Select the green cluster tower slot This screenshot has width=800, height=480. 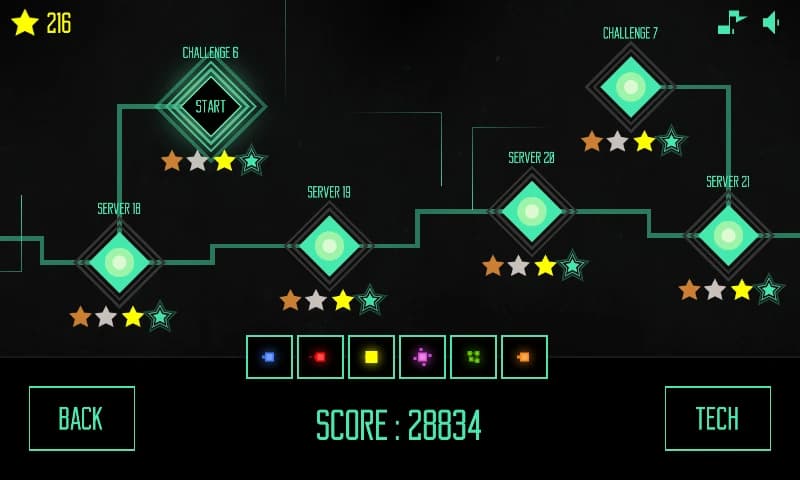tap(473, 357)
